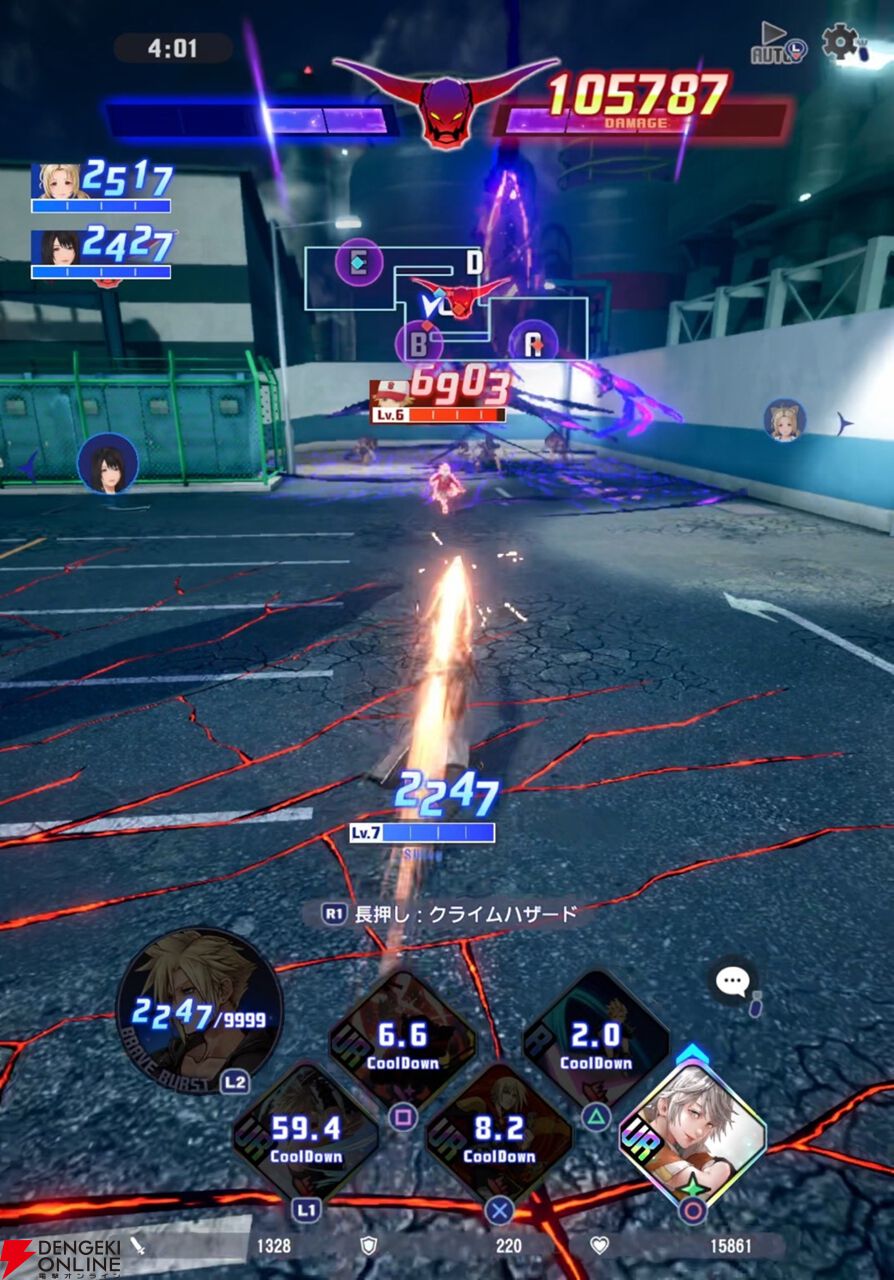Select the skill with 6.6 cooldown
The image size is (894, 1280).
pos(402,1041)
